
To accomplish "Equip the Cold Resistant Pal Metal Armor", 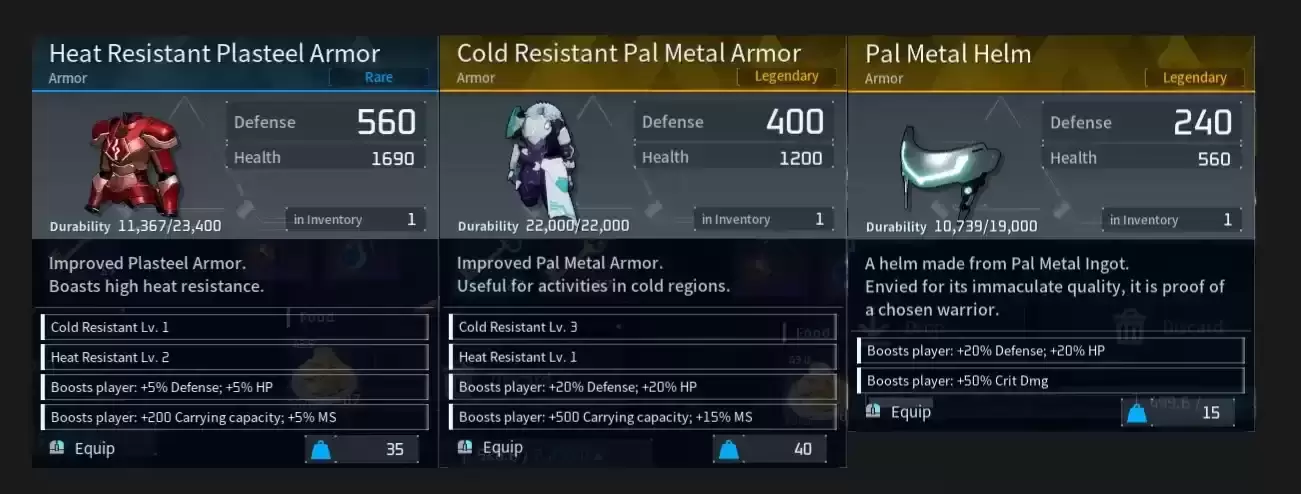I will 492,448.
